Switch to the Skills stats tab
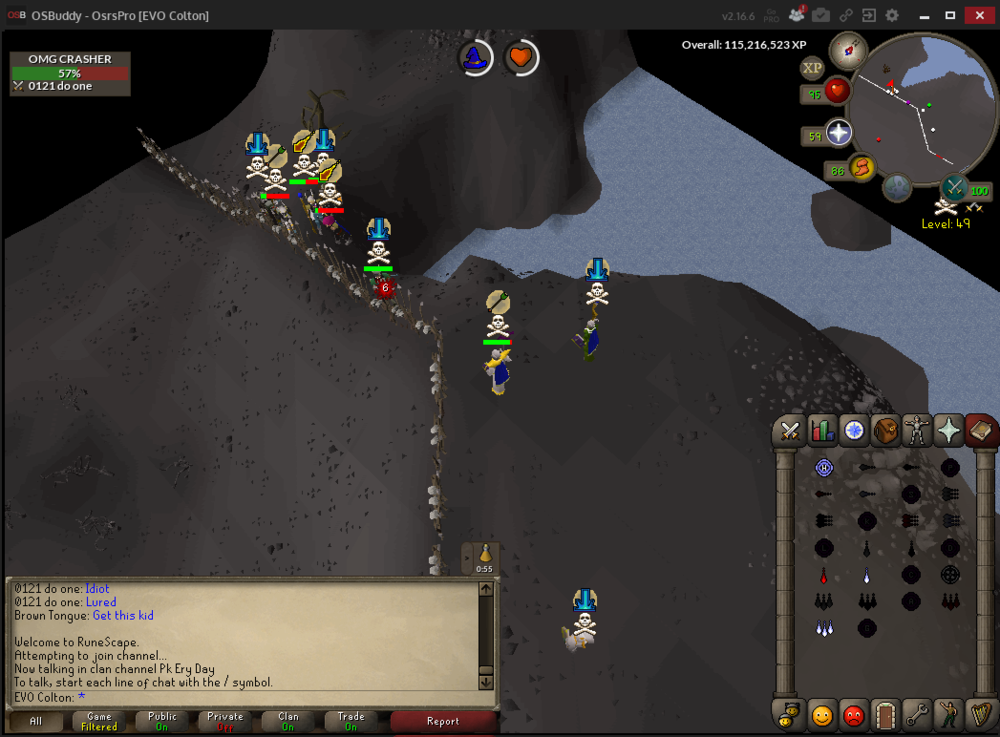1000x737 pixels. (x=821, y=431)
